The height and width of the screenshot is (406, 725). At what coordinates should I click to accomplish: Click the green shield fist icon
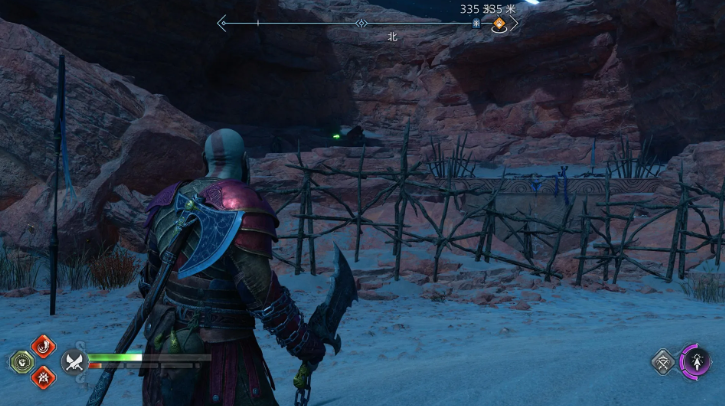point(21,361)
